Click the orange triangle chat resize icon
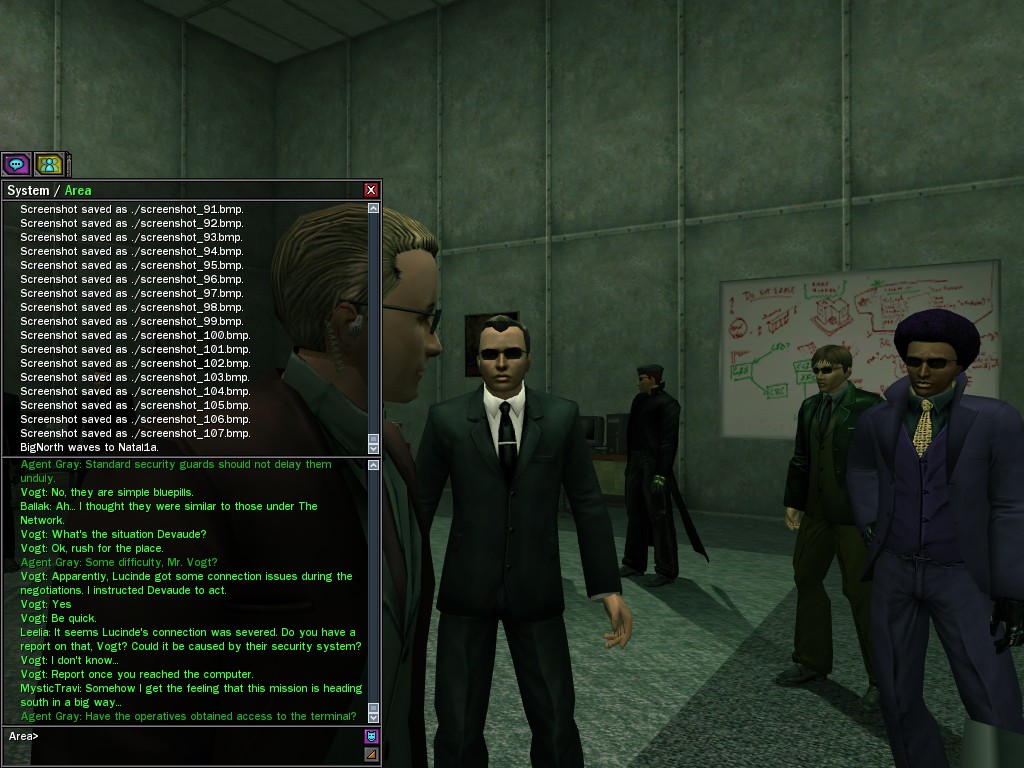The height and width of the screenshot is (768, 1024). 372,754
